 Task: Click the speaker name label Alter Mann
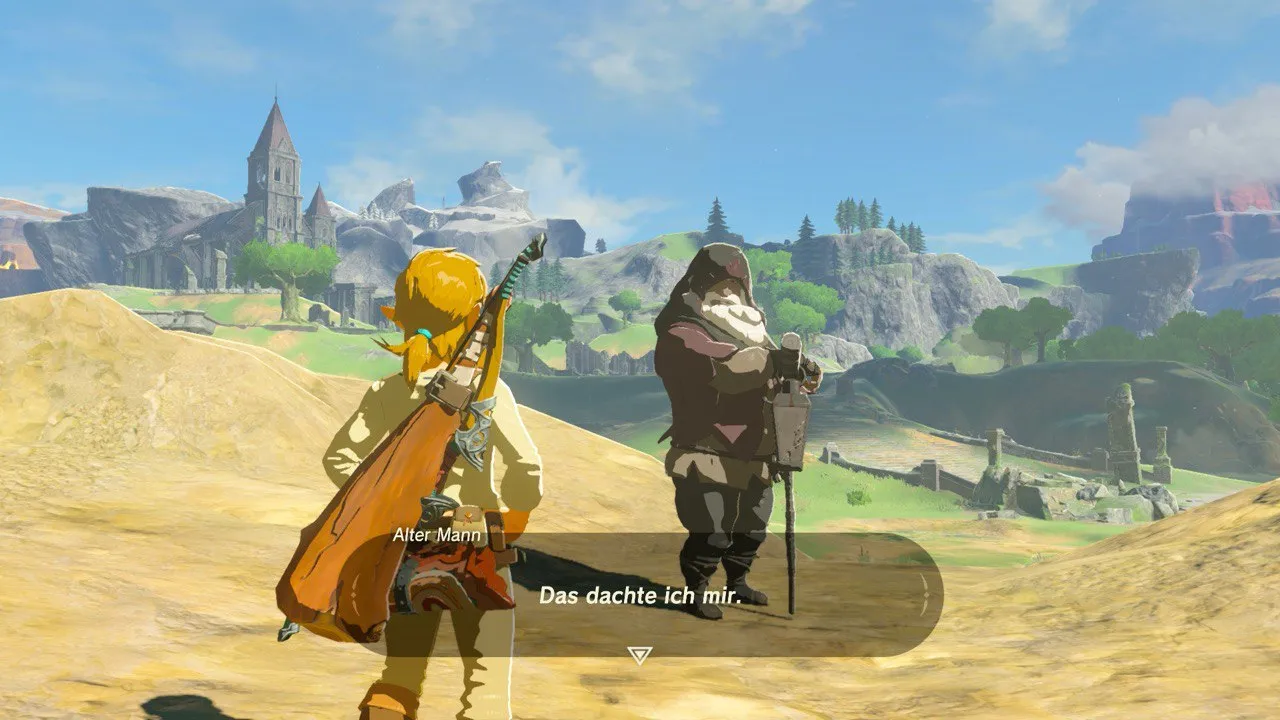click(438, 535)
